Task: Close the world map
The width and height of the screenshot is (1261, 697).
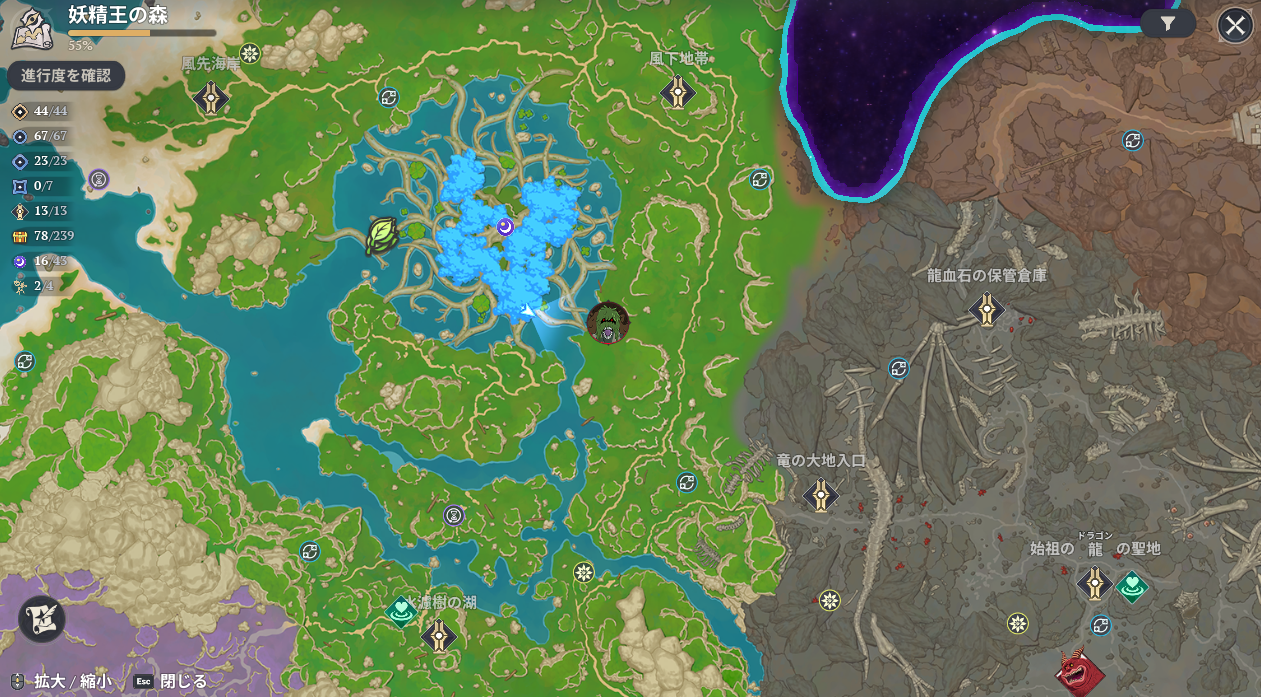Action: (x=1235, y=25)
